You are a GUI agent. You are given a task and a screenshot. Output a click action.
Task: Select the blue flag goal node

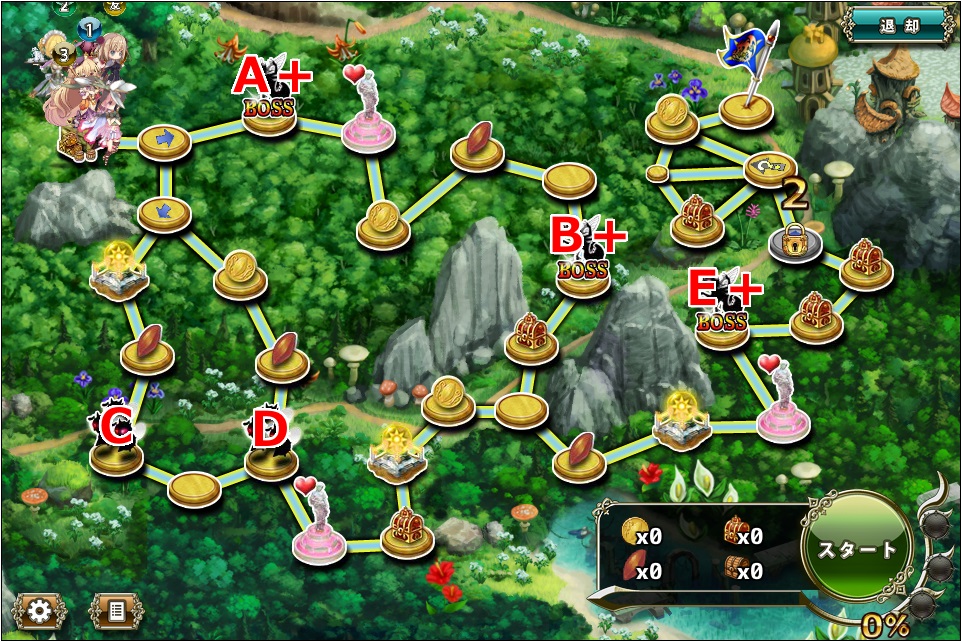pos(746,105)
